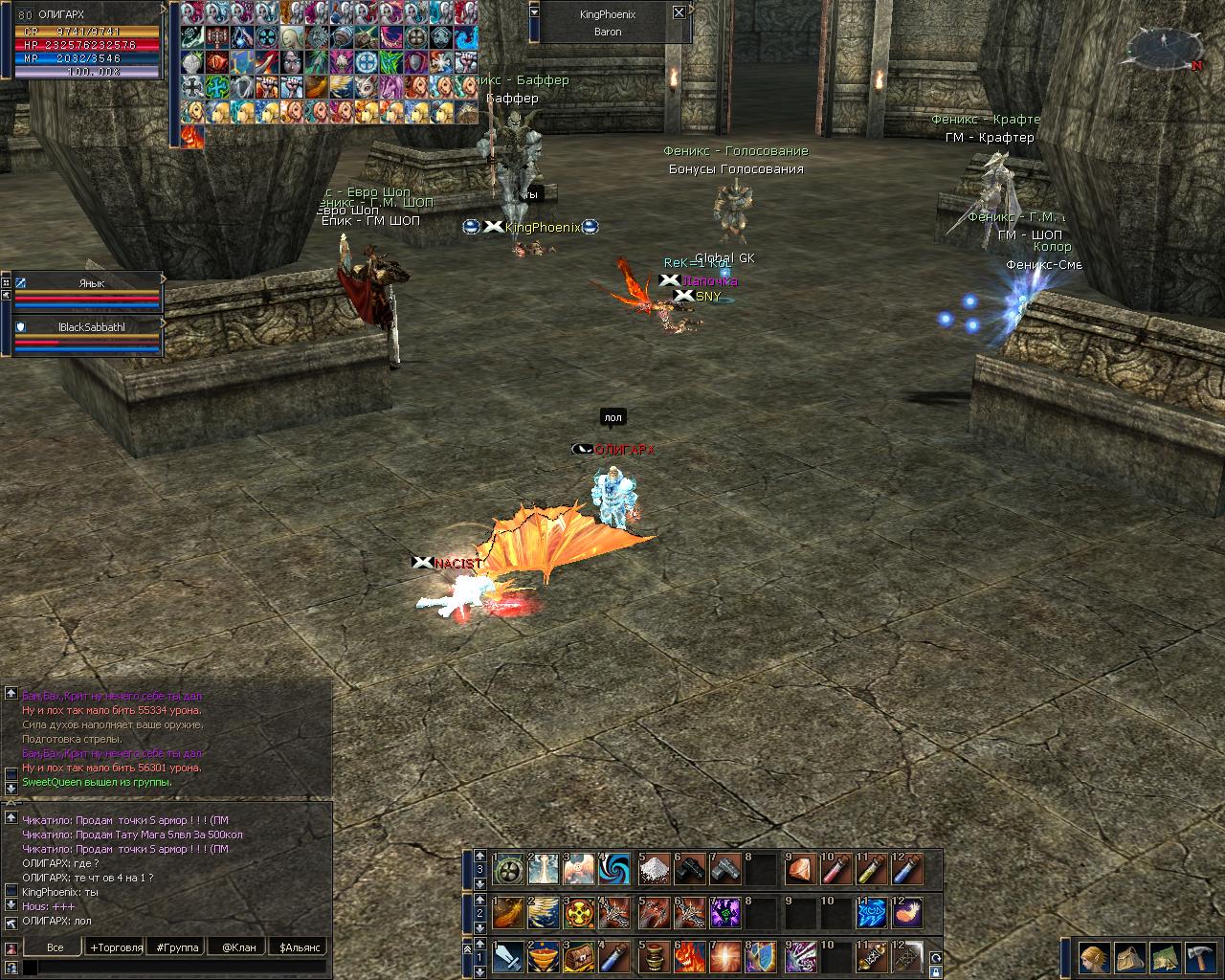Viewport: 1225px width, 980px height.
Task: Open the $Альянс alliance chat tab
Action: click(298, 947)
